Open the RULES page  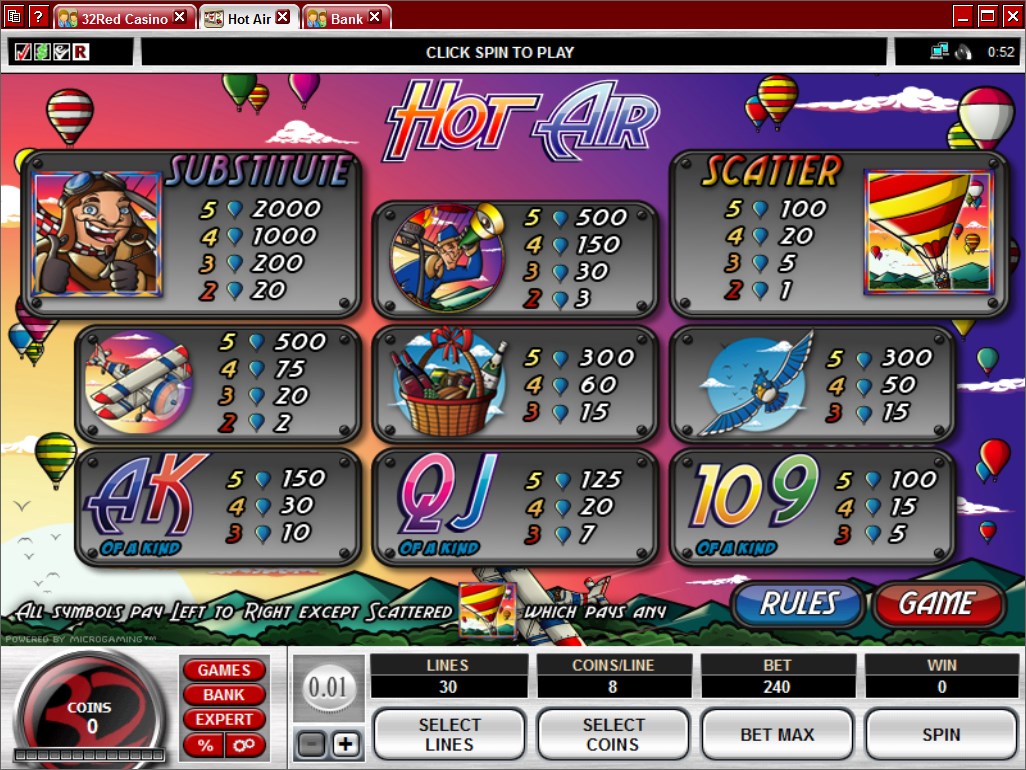click(797, 604)
